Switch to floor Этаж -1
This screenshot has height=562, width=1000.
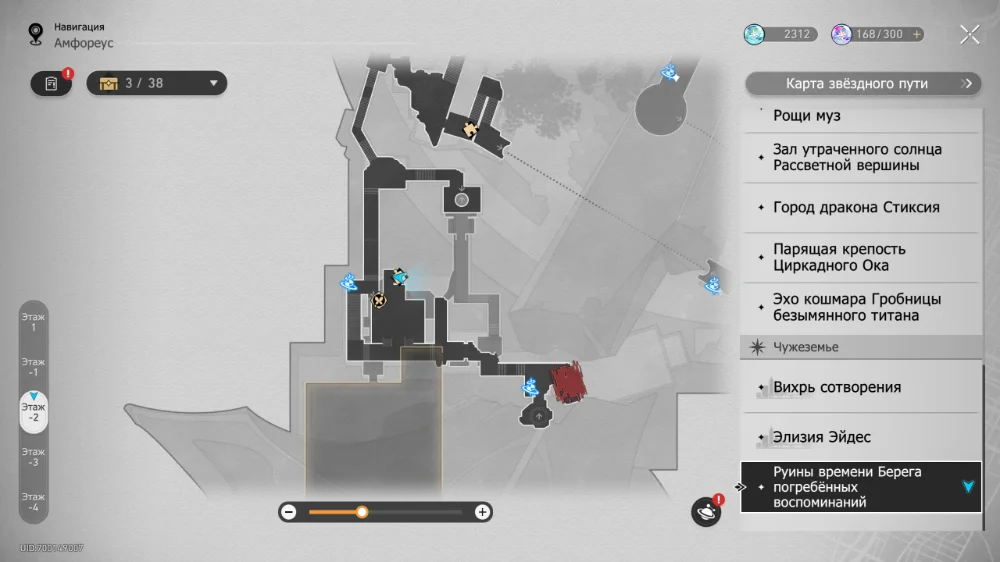33,367
